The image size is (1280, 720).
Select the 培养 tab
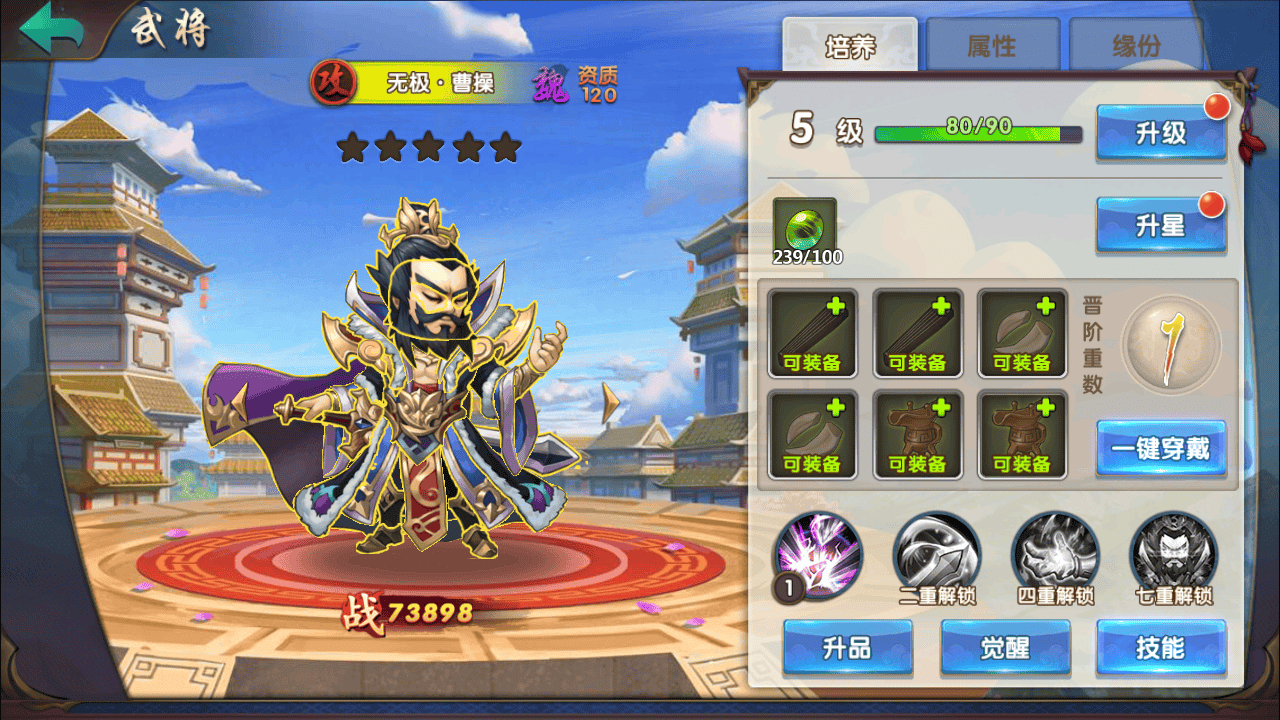click(x=850, y=47)
